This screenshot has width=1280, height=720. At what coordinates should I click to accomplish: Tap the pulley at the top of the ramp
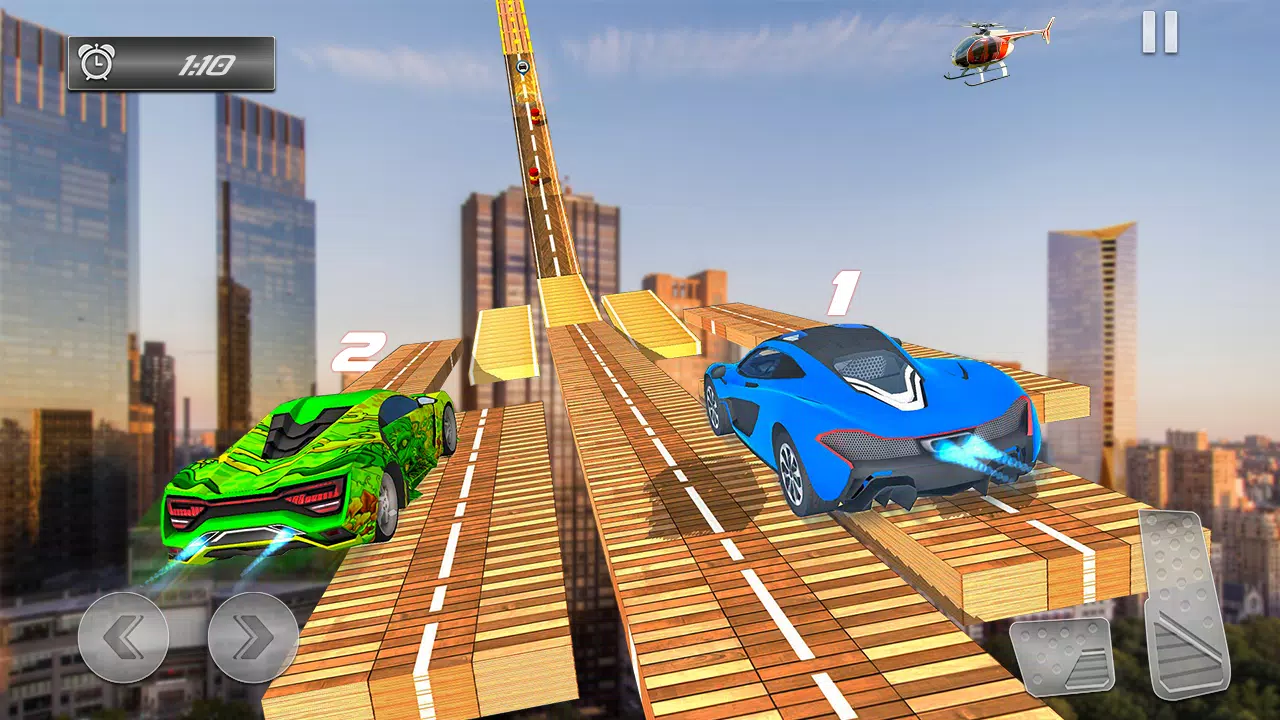[x=521, y=67]
